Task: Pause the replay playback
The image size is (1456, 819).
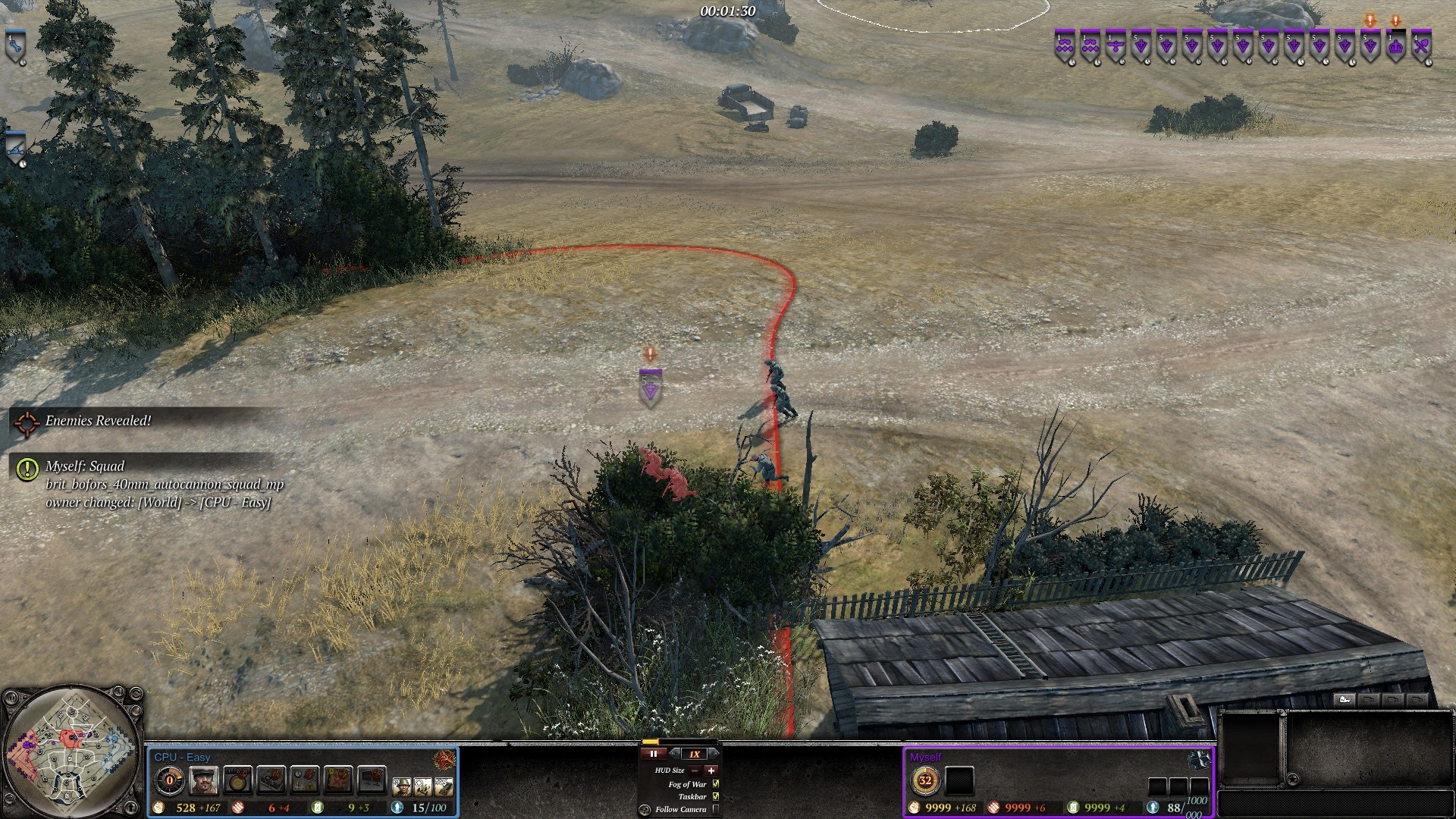Action: 653,754
